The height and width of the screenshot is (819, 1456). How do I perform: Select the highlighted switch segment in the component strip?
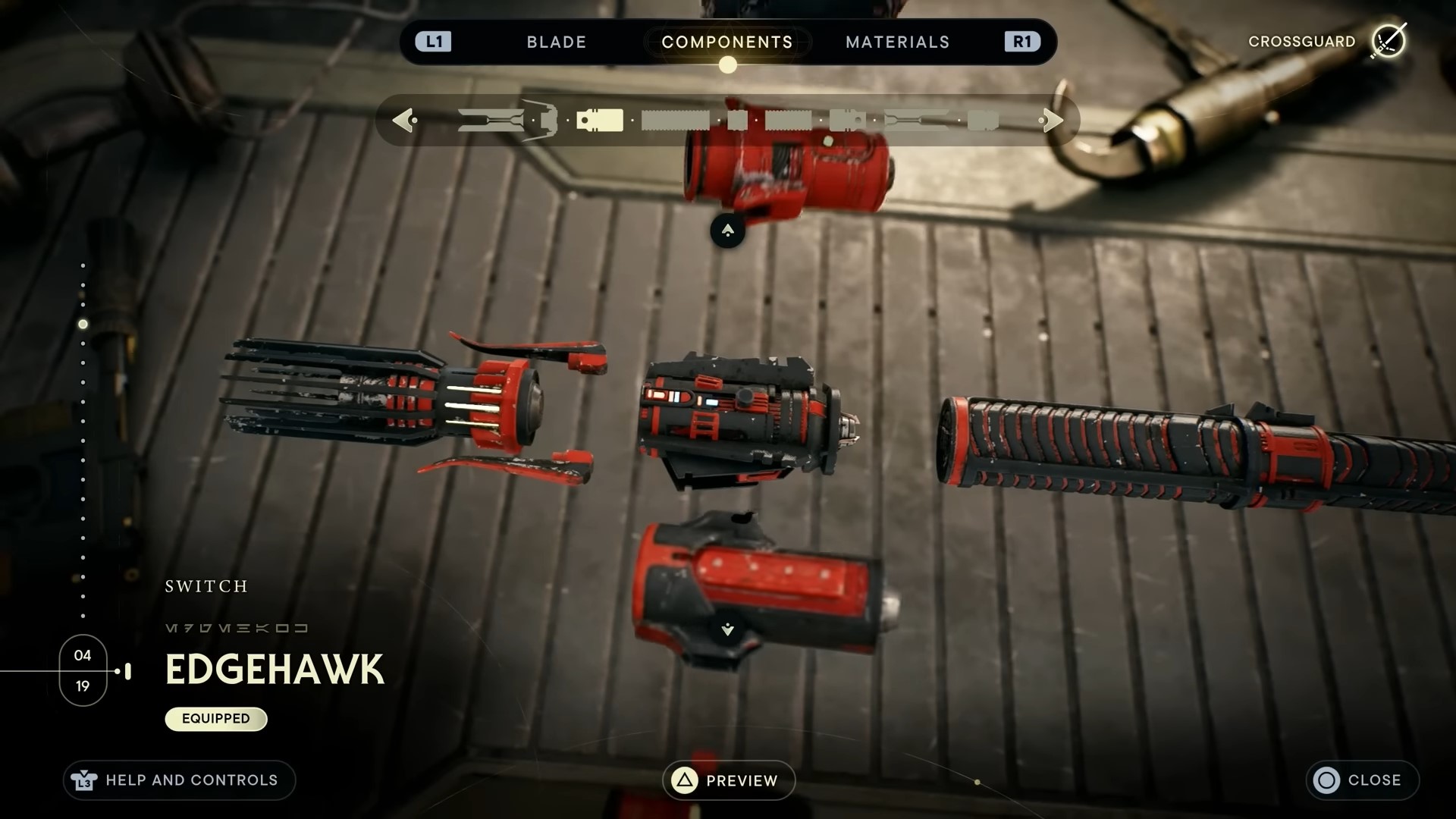(600, 121)
